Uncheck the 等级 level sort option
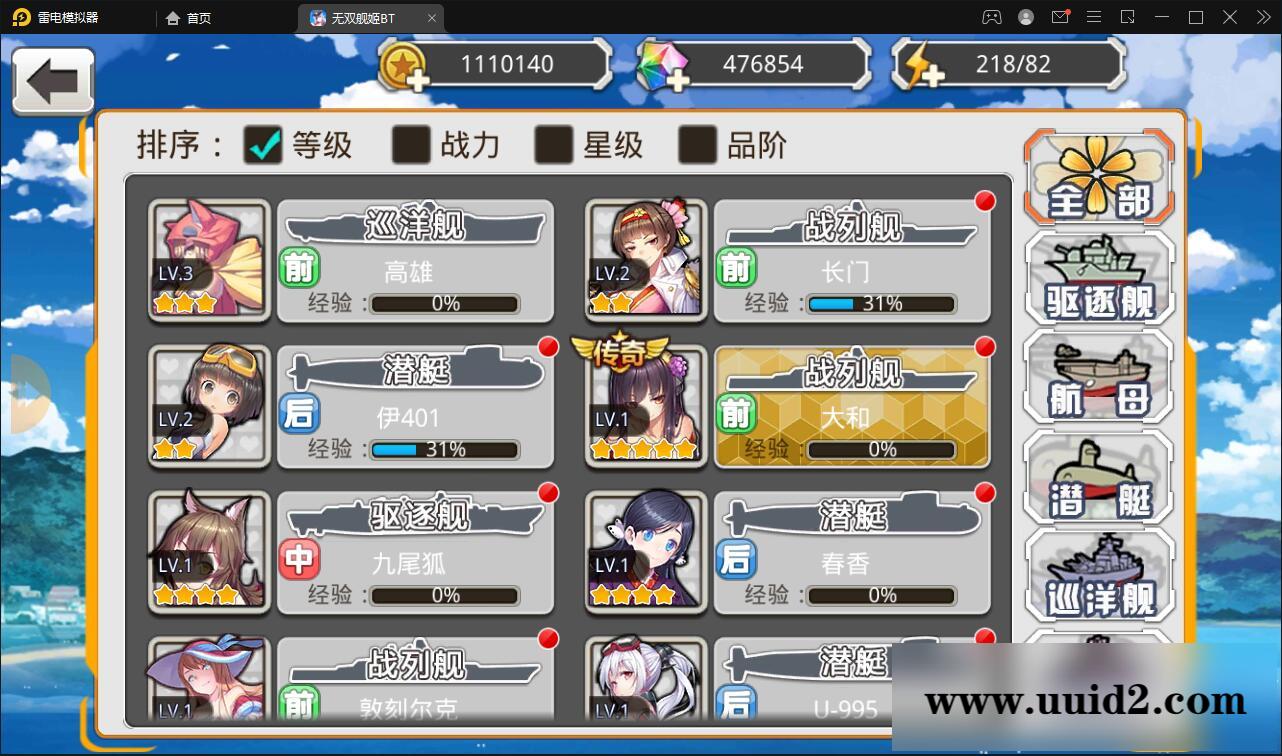The width and height of the screenshot is (1282, 756). (263, 146)
